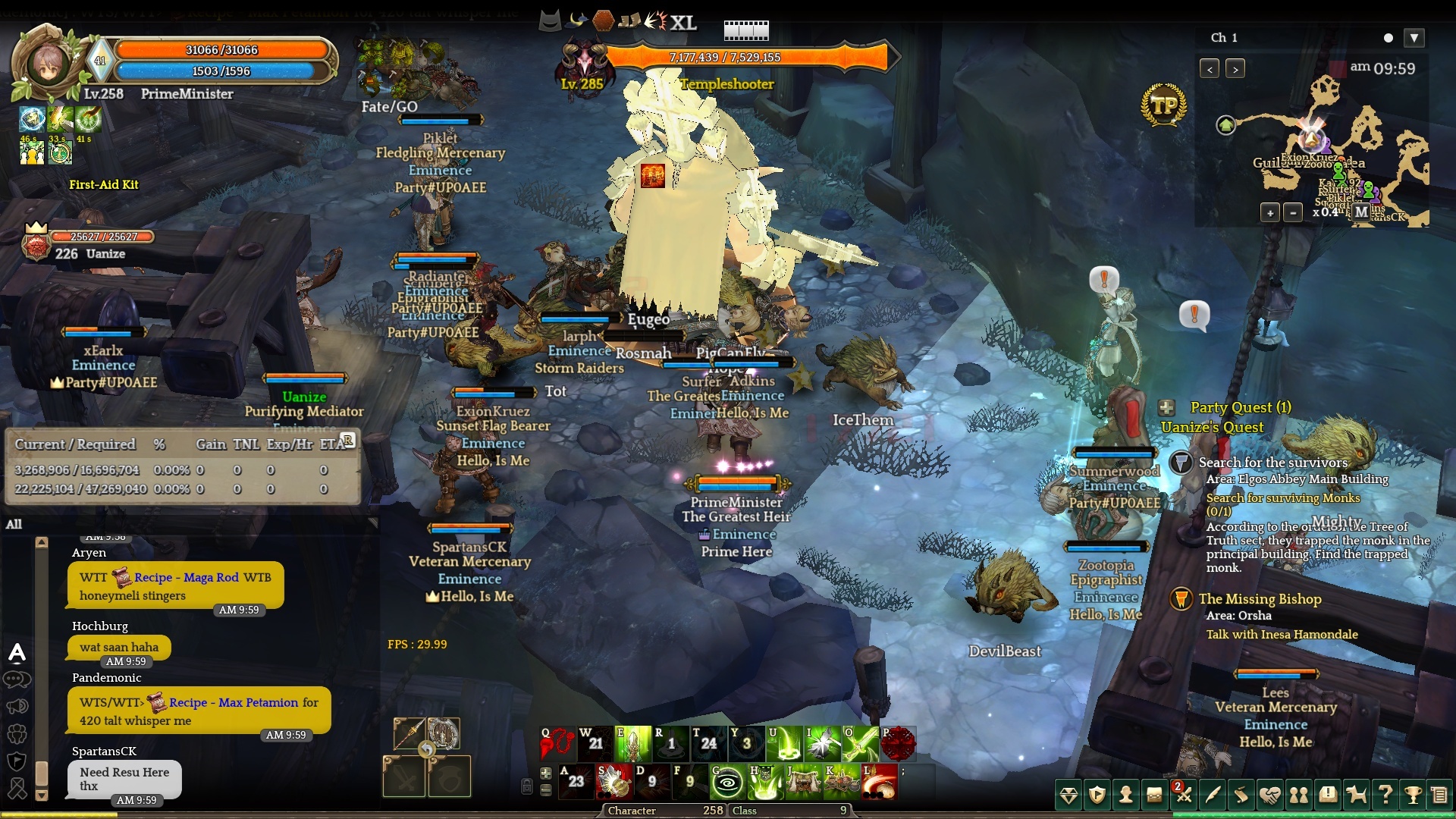
Task: Activate the red rosary skill on Q
Action: [x=557, y=744]
